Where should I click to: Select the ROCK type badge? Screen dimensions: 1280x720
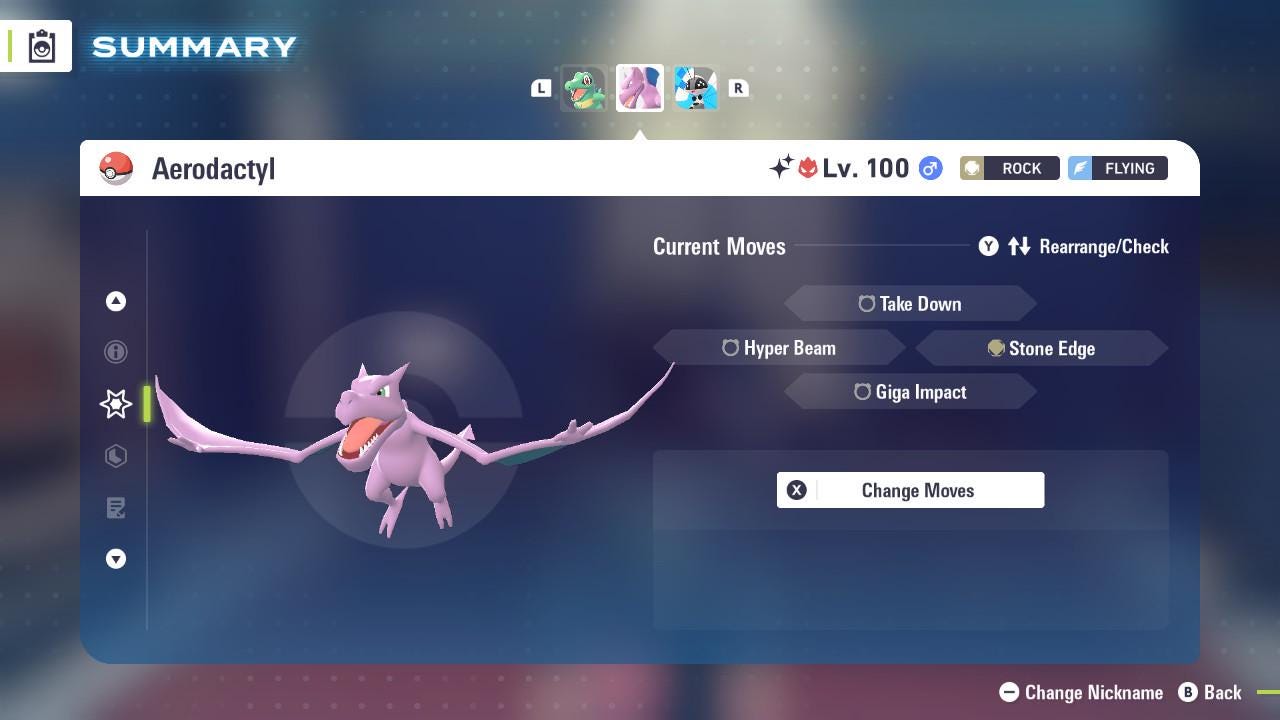point(1009,168)
